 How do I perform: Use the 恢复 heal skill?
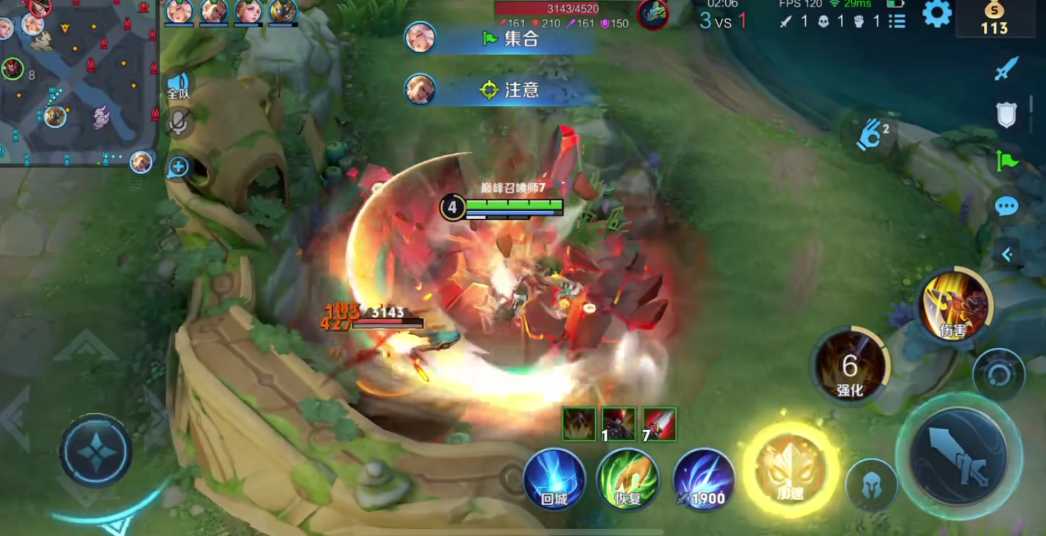pyautogui.click(x=628, y=478)
